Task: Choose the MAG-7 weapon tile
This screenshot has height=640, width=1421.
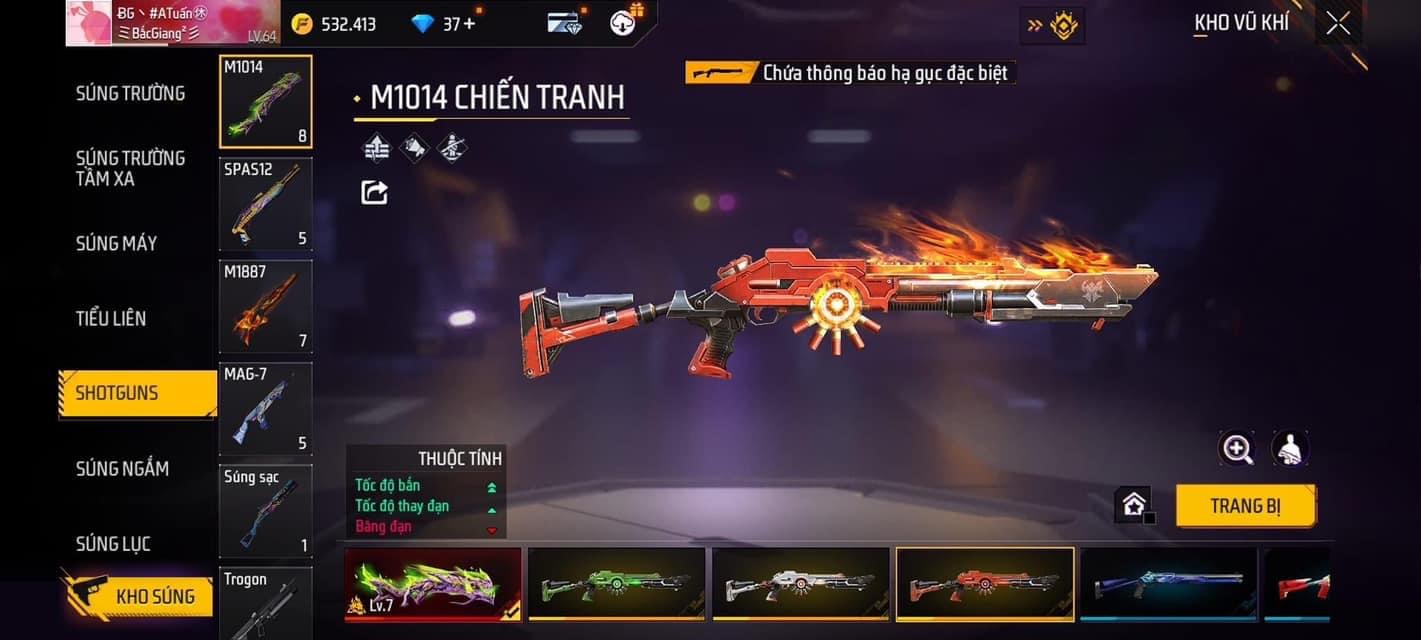Action: pos(266,408)
